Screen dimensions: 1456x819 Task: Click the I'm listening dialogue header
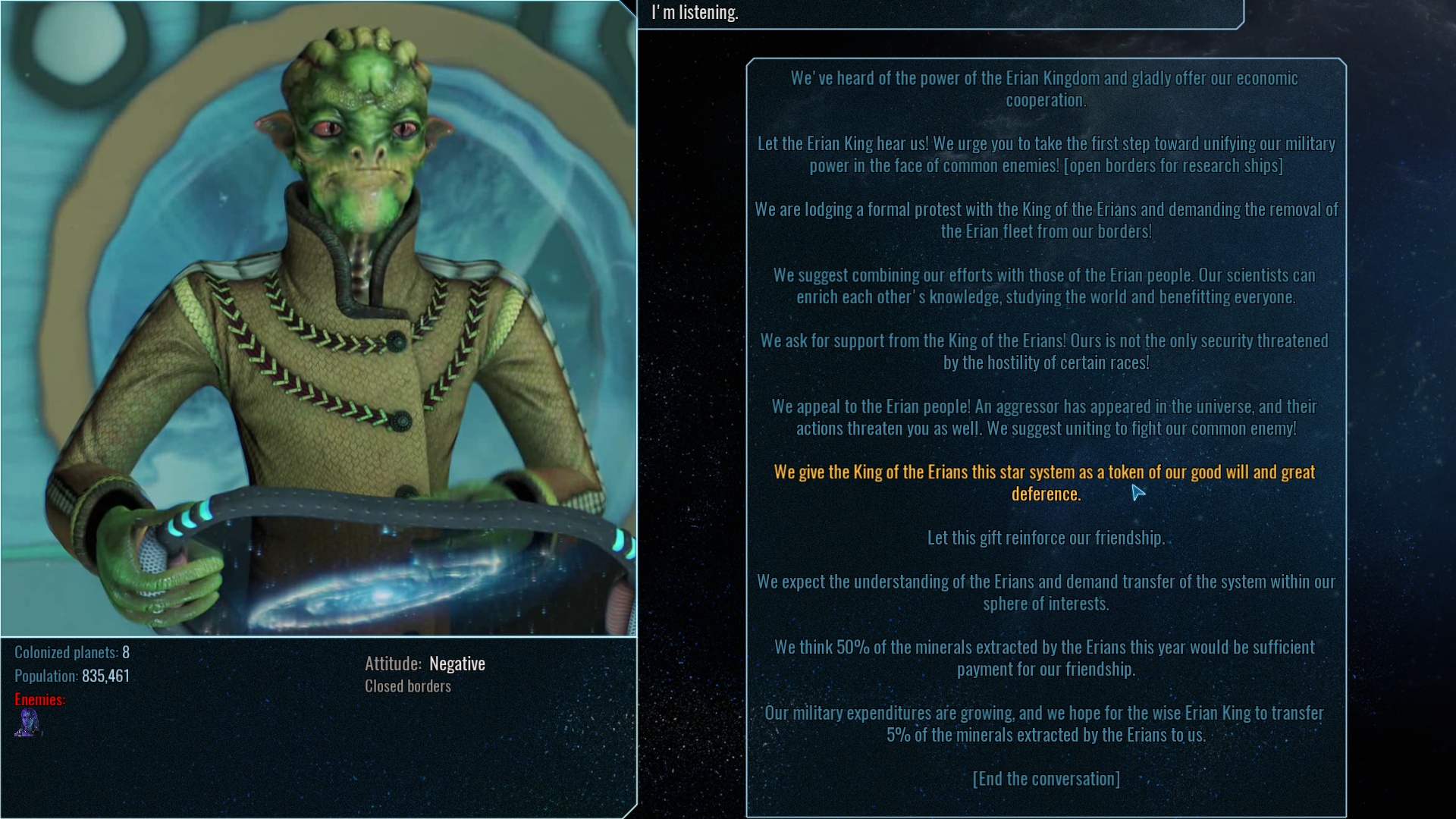pos(693,11)
